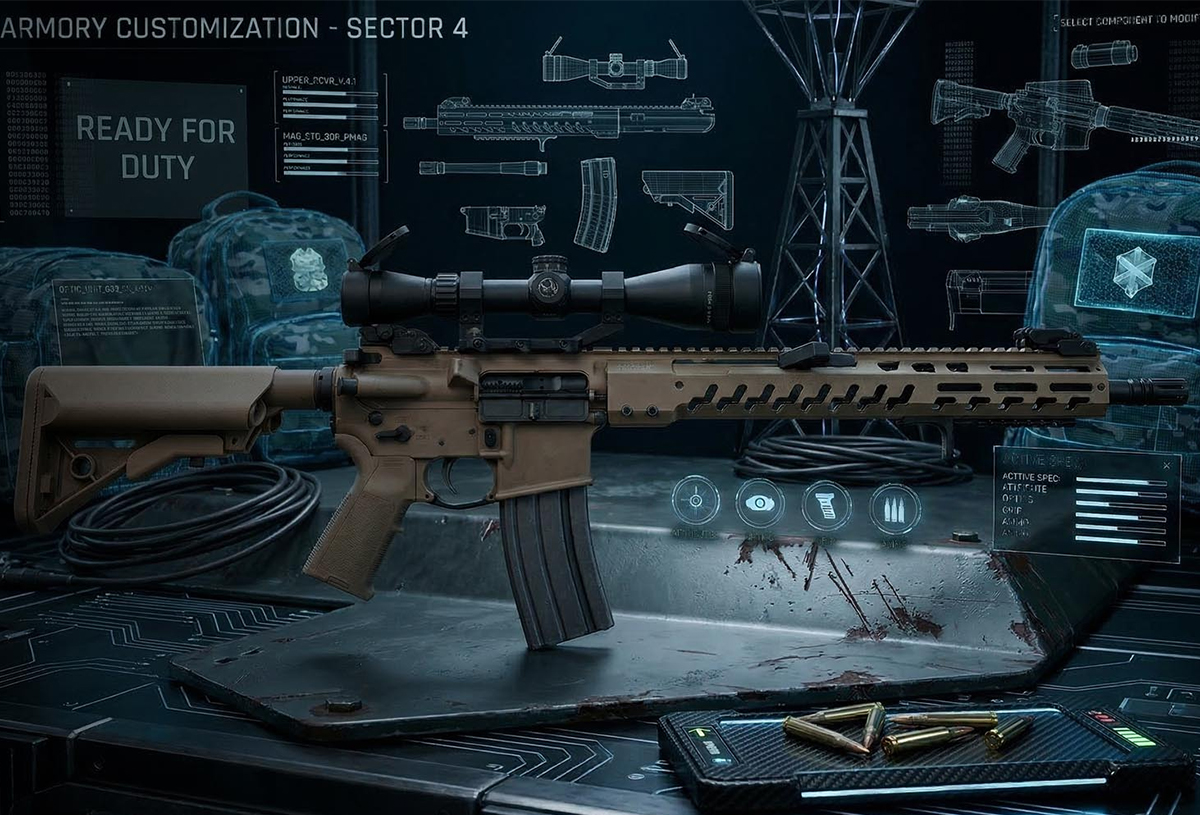Viewport: 1200px width, 815px height.
Task: Choose the upper receiver handguard blueprint
Action: coord(560,121)
